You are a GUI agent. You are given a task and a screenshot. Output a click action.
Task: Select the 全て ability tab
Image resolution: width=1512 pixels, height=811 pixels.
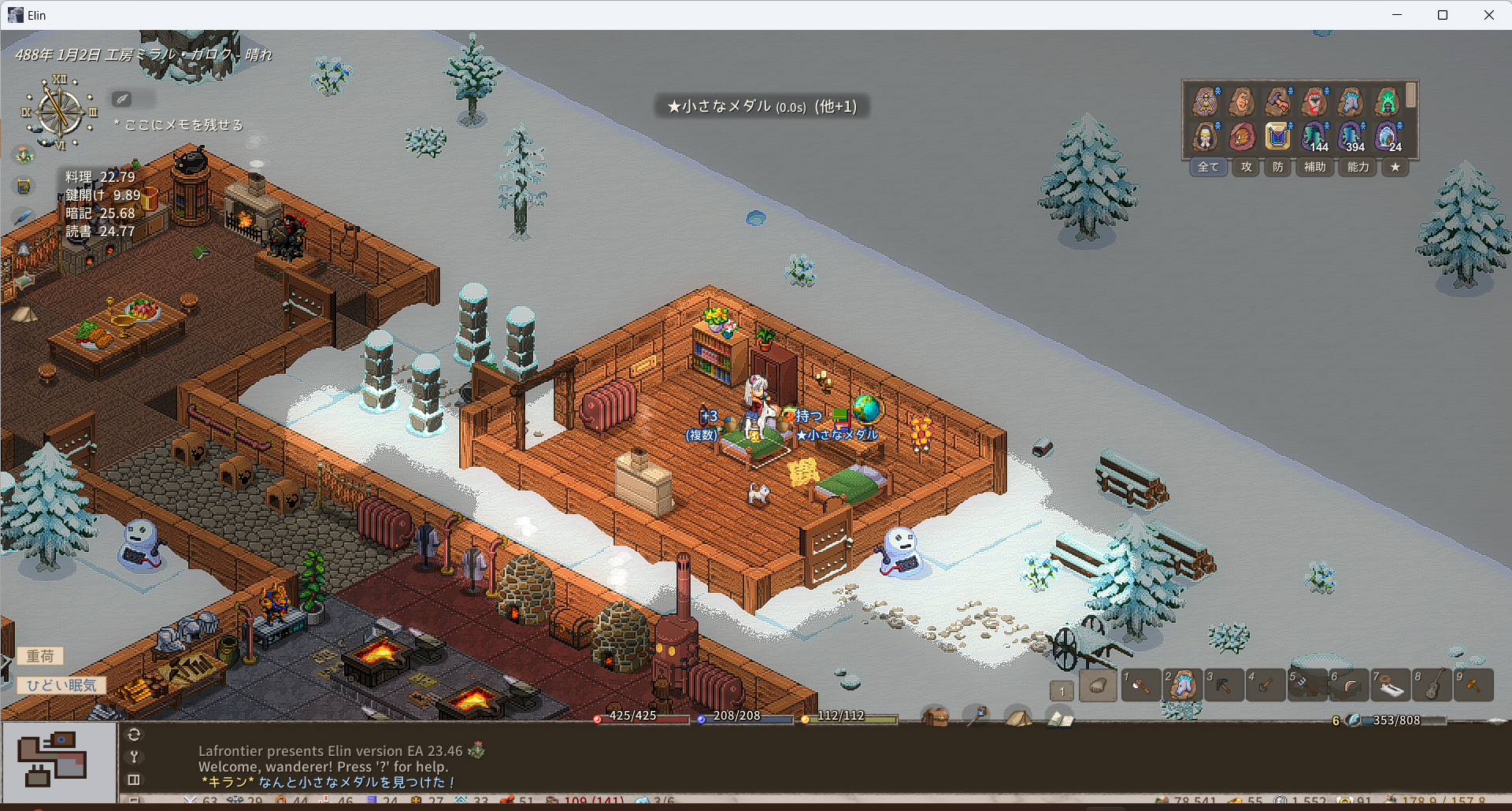pos(1208,167)
